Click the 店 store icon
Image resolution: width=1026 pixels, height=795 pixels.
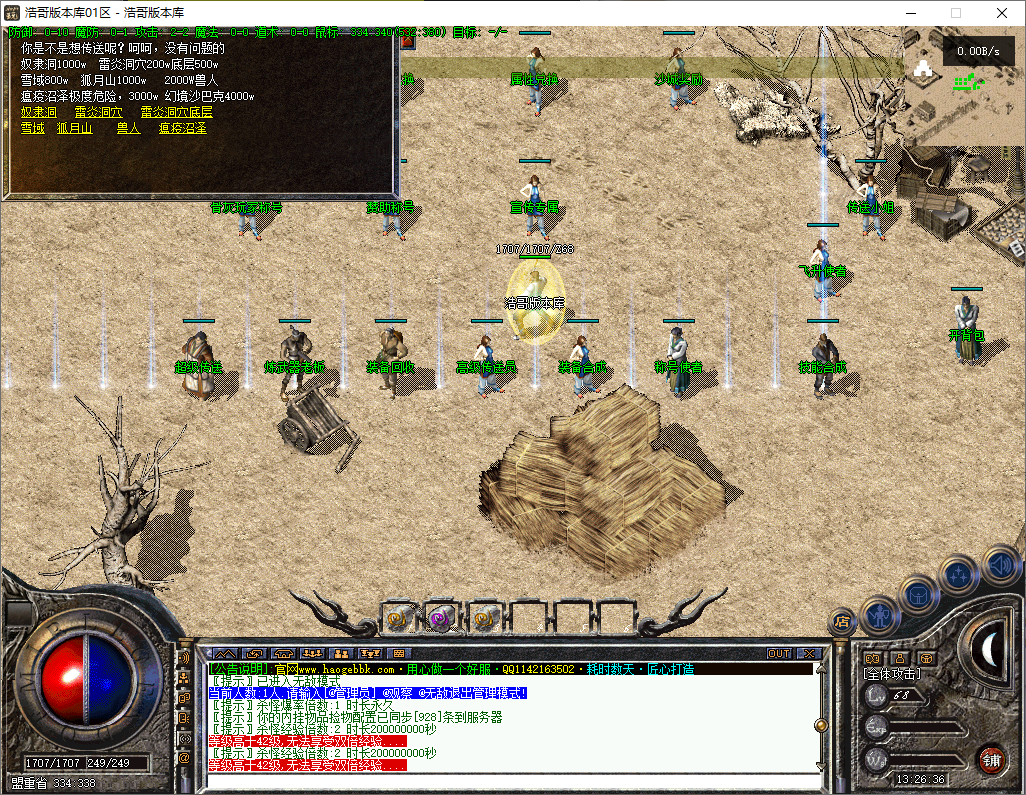tap(842, 622)
